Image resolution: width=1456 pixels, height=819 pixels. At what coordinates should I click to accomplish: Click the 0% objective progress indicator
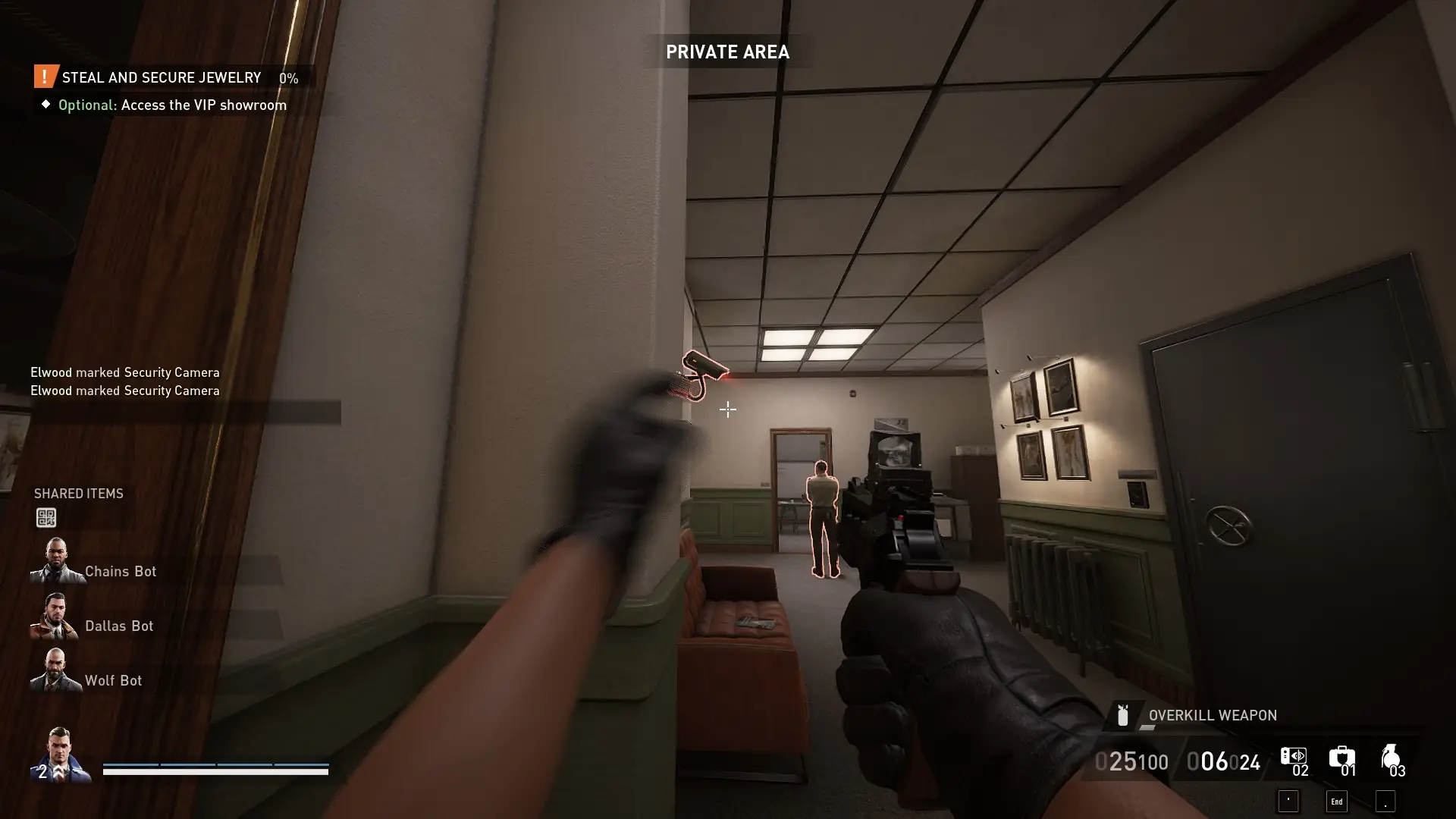click(287, 77)
